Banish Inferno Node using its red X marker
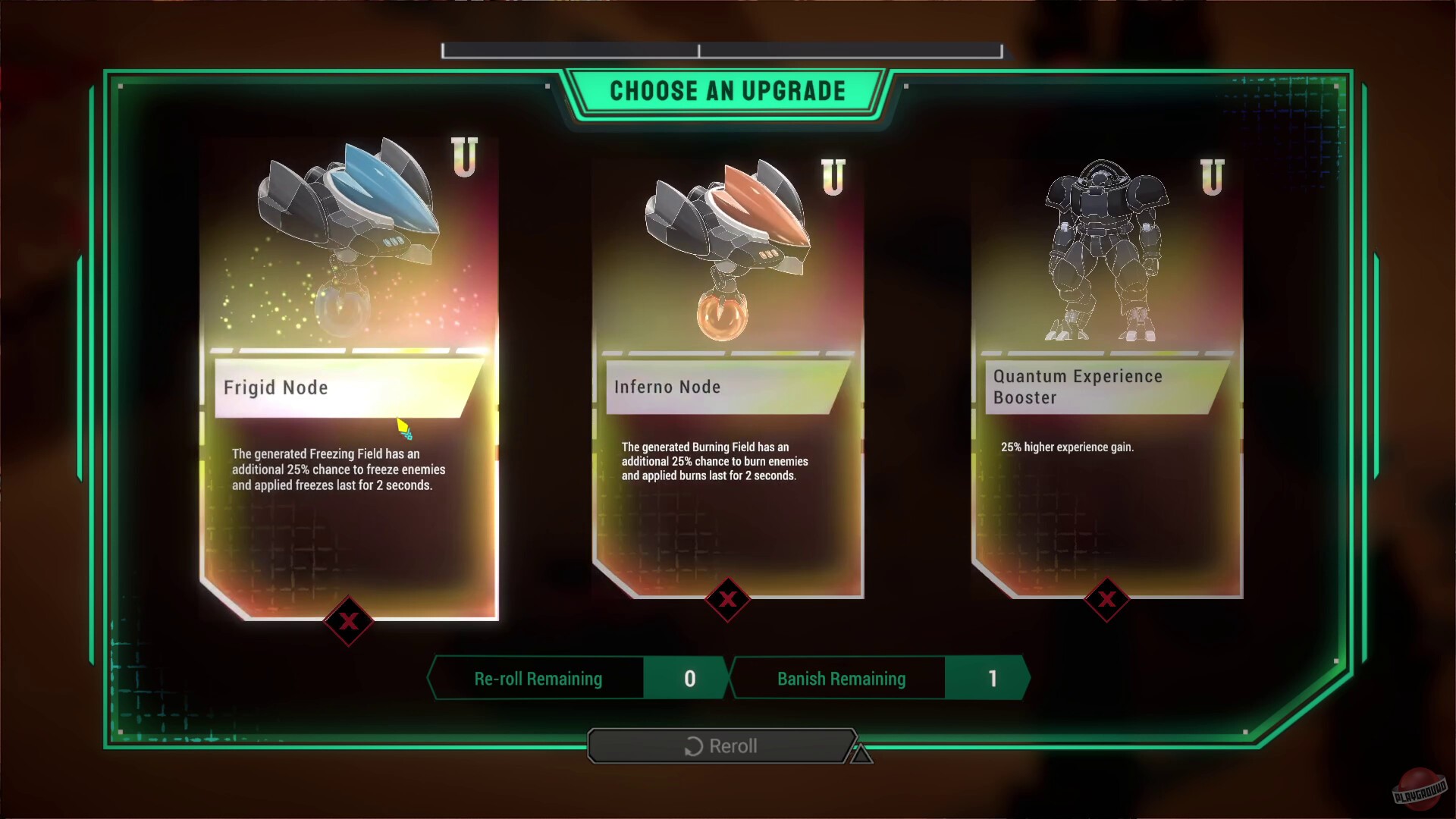The image size is (1456, 819). [x=727, y=600]
